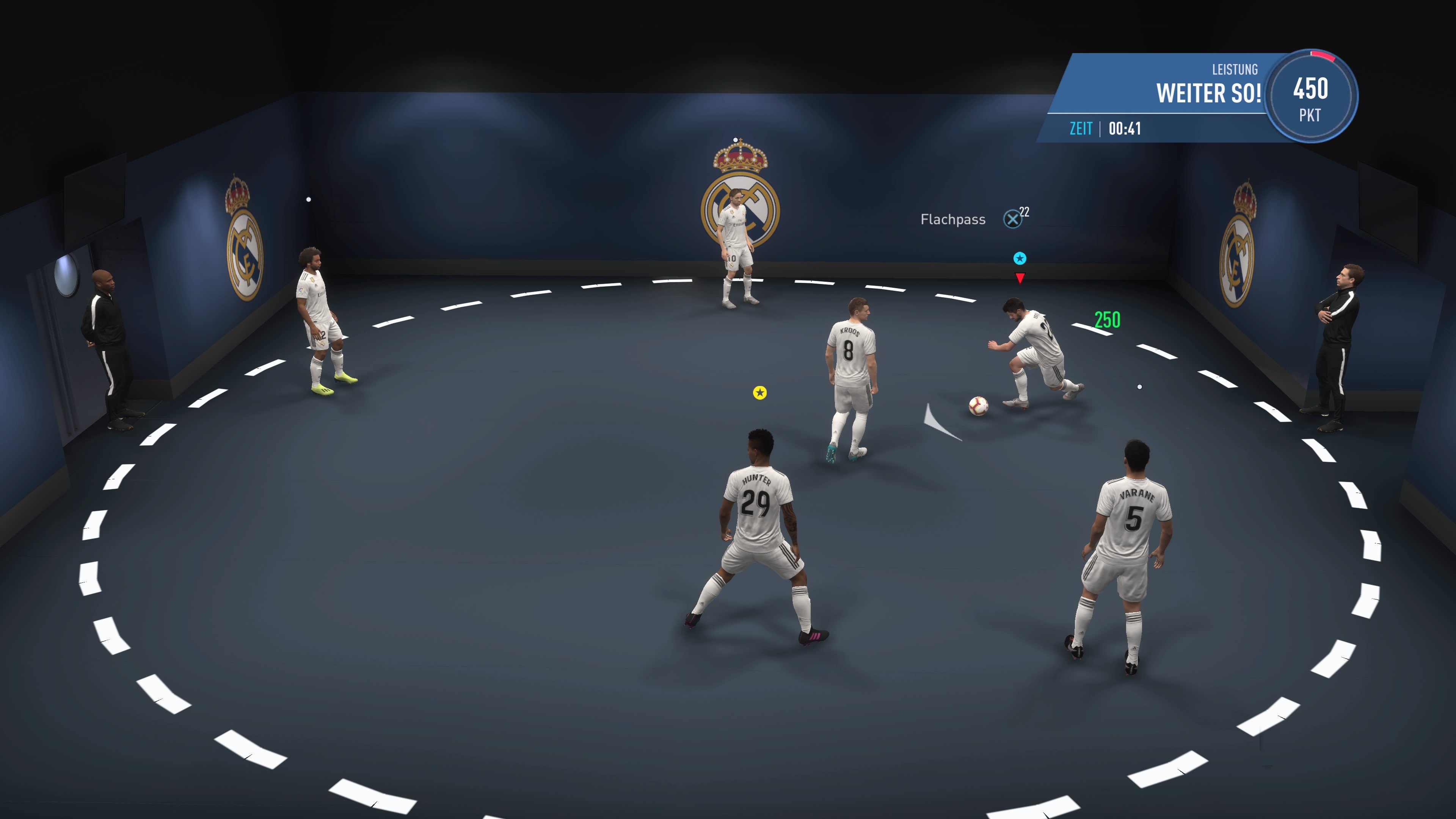Click the Flachpass label text
Screen dimensions: 1456x819
point(953,219)
